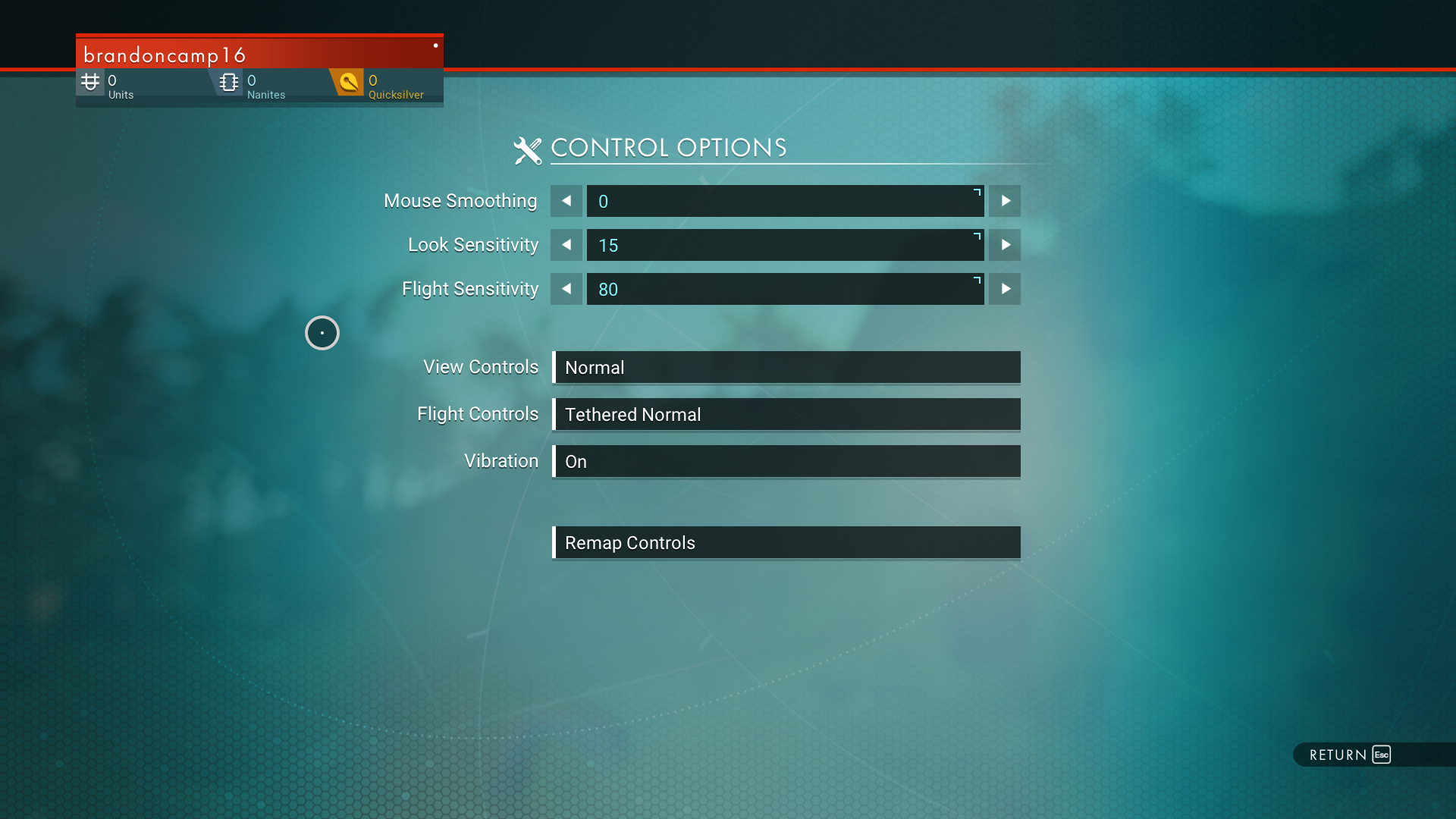Toggle the Vibration setting
This screenshot has height=819, width=1456.
pos(786,462)
